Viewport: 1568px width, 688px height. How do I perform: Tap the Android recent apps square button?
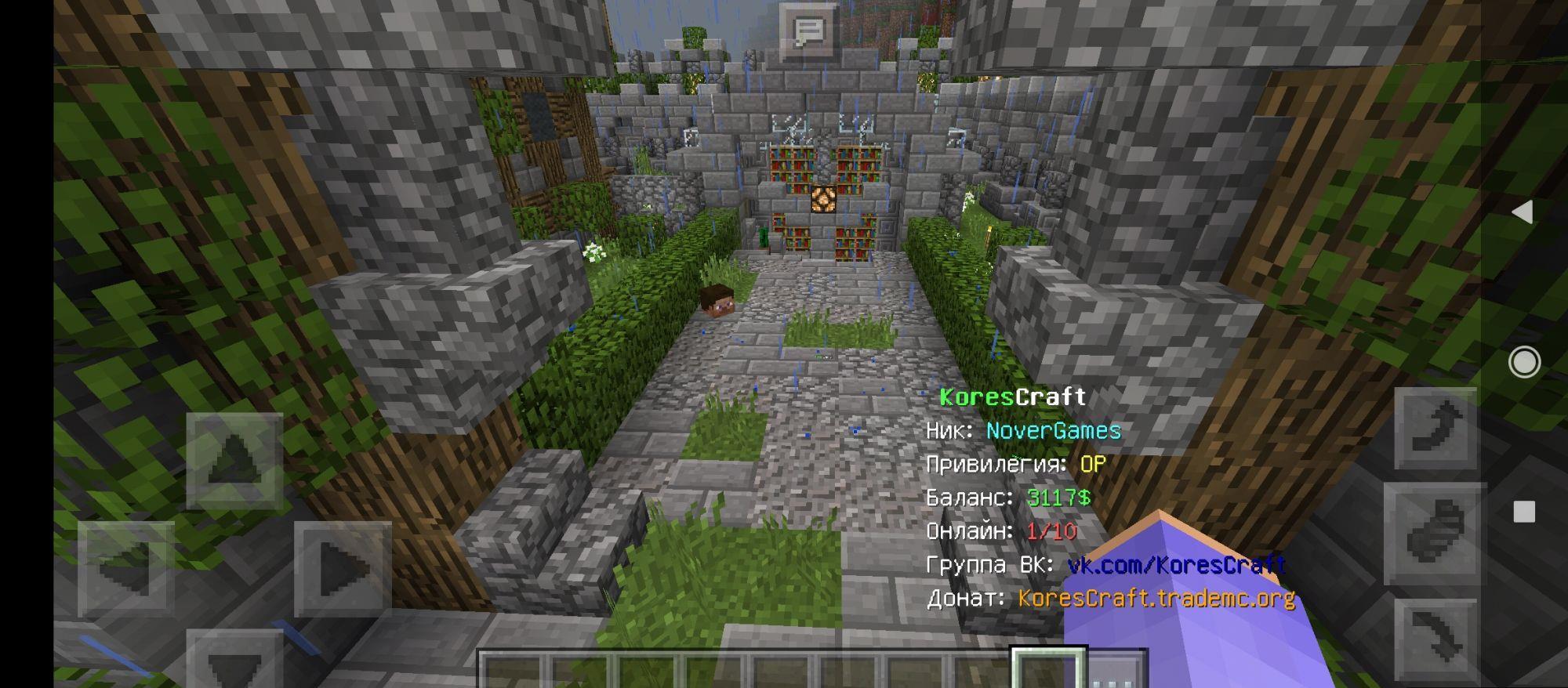pos(1524,512)
